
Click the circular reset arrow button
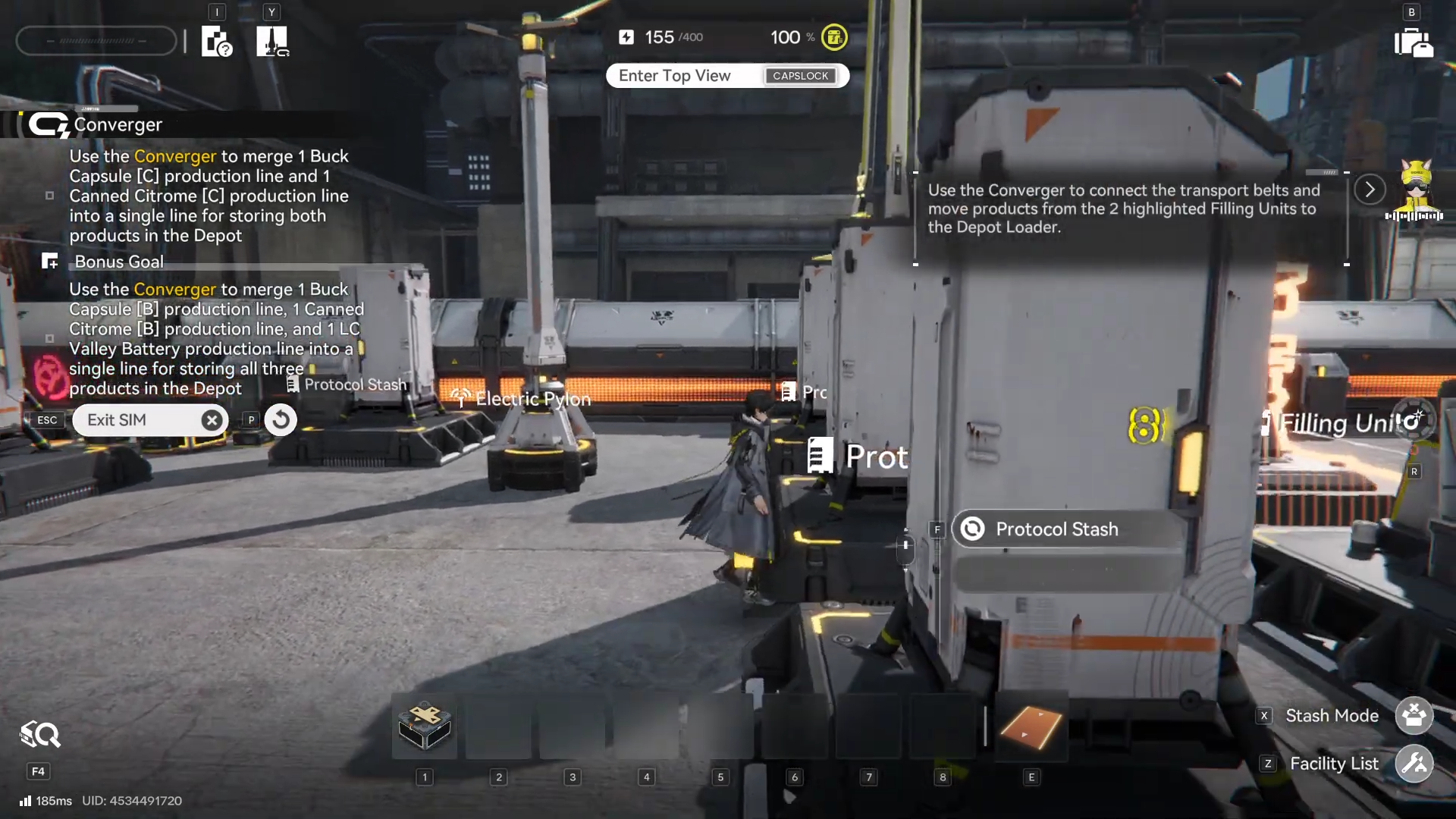[x=281, y=419]
